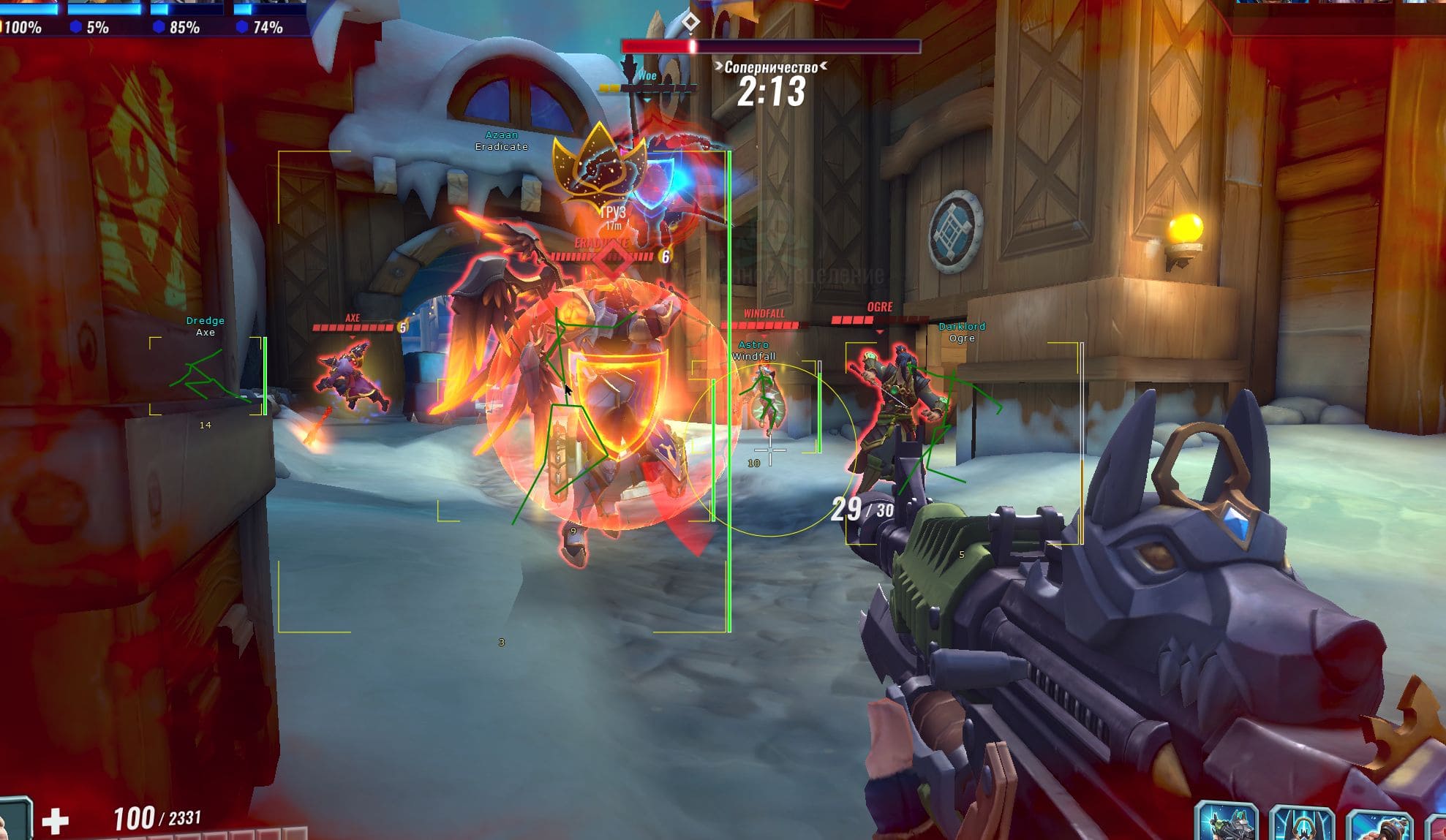Click the golden payload crest objective marker

(599, 166)
